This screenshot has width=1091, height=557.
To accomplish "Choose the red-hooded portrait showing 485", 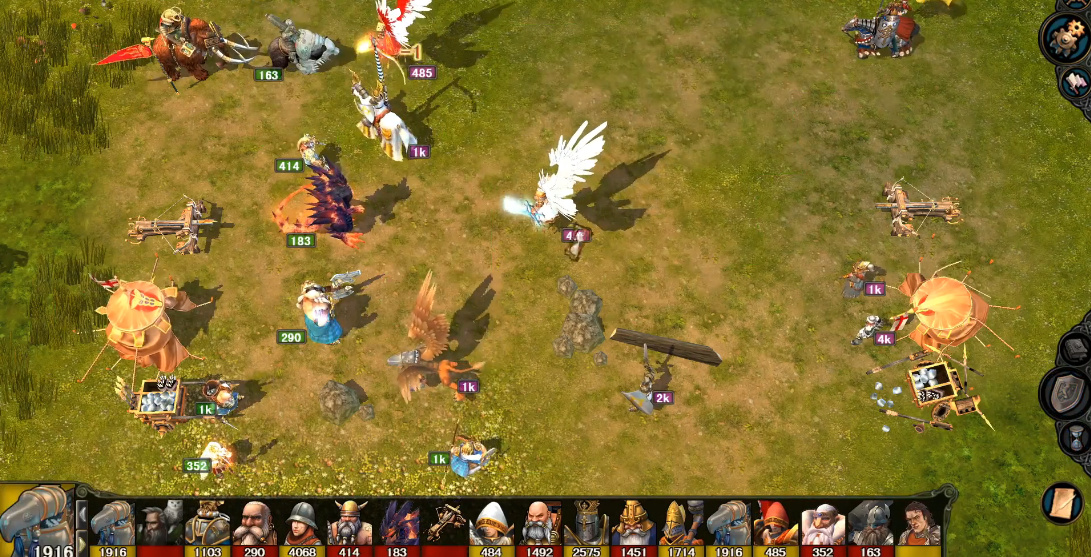I will pos(776,524).
